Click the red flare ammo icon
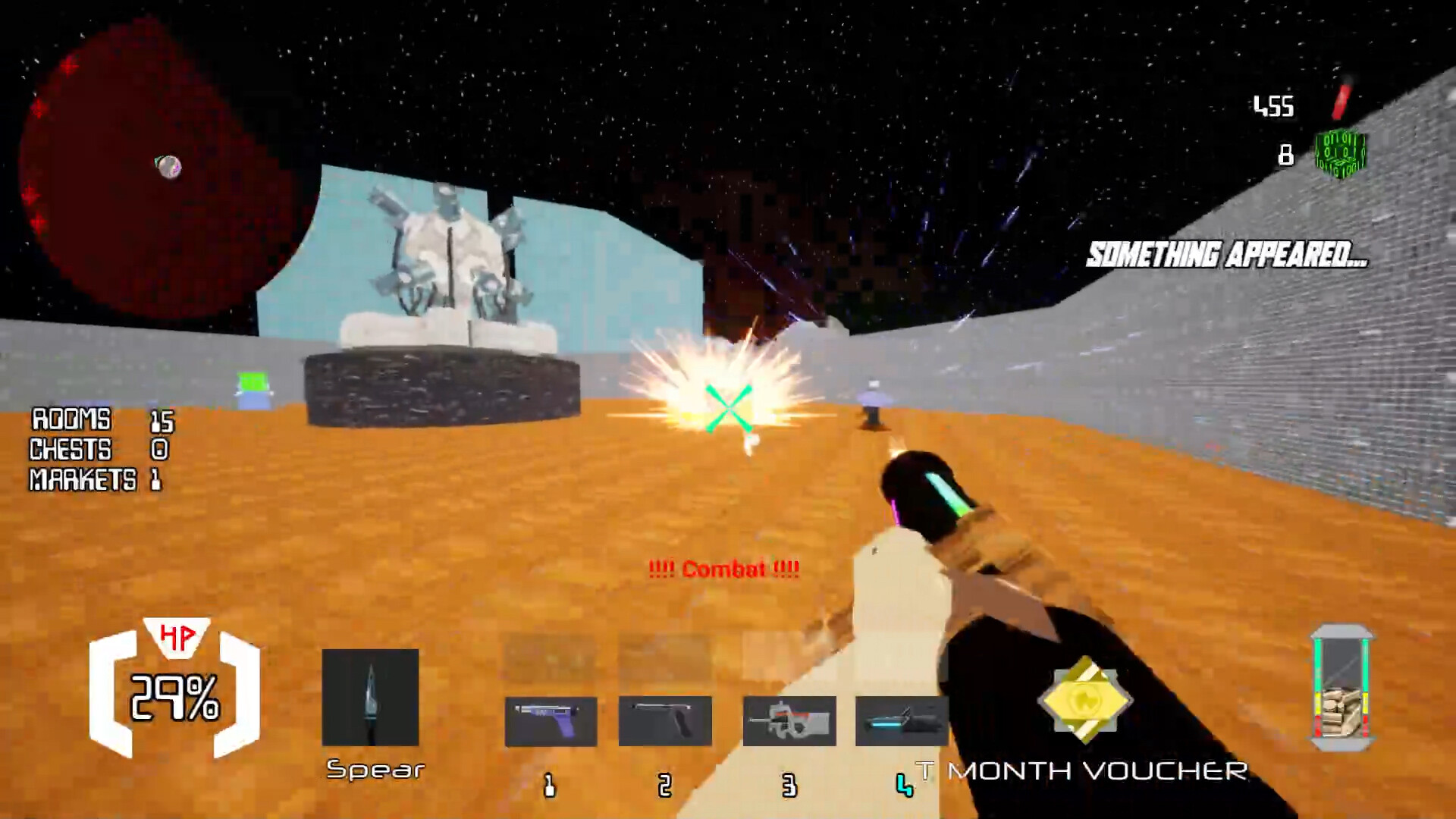This screenshot has width=1456, height=819. pos(1342,102)
